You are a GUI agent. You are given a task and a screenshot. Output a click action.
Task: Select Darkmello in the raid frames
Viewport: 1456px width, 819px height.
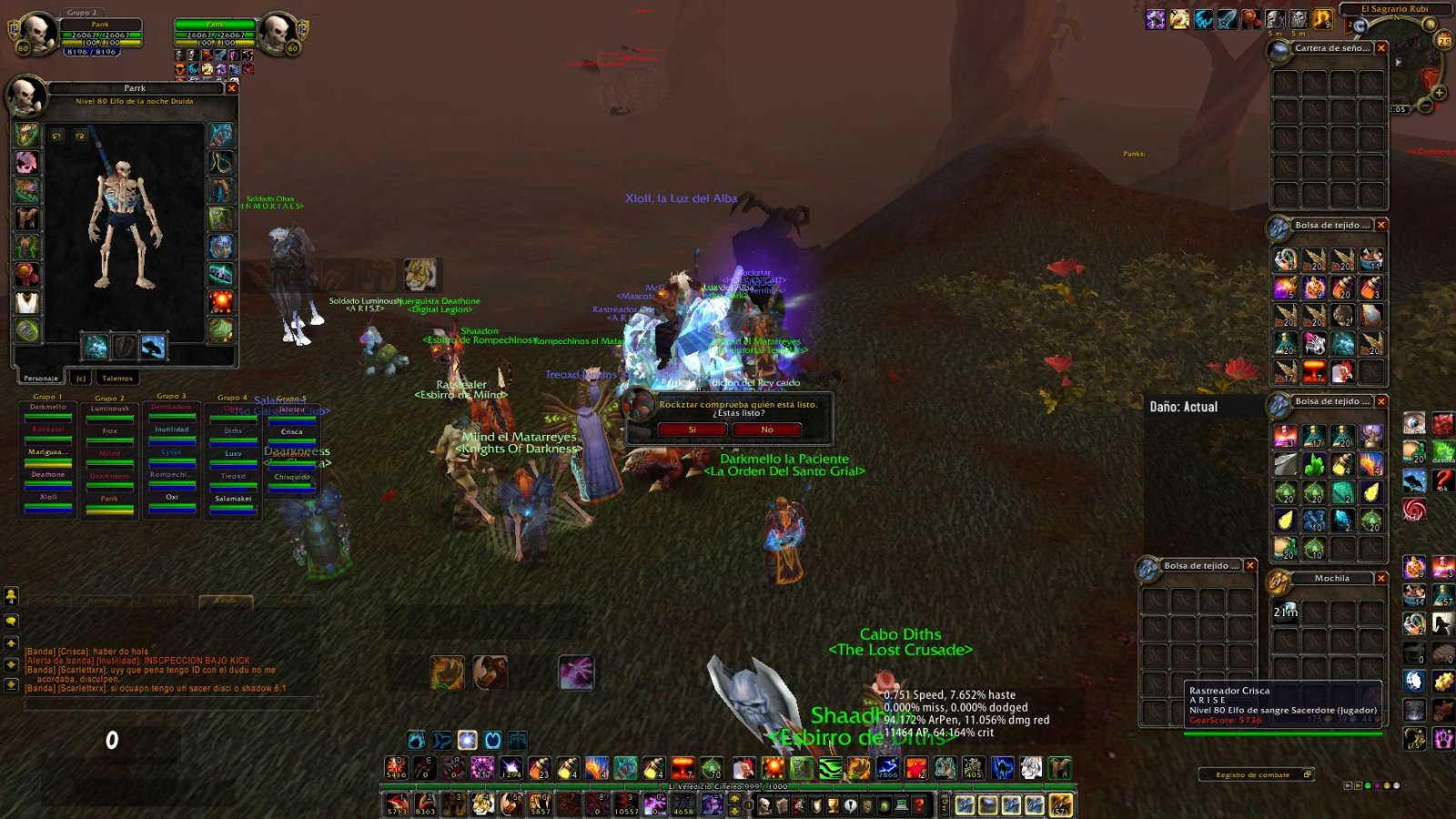point(48,408)
